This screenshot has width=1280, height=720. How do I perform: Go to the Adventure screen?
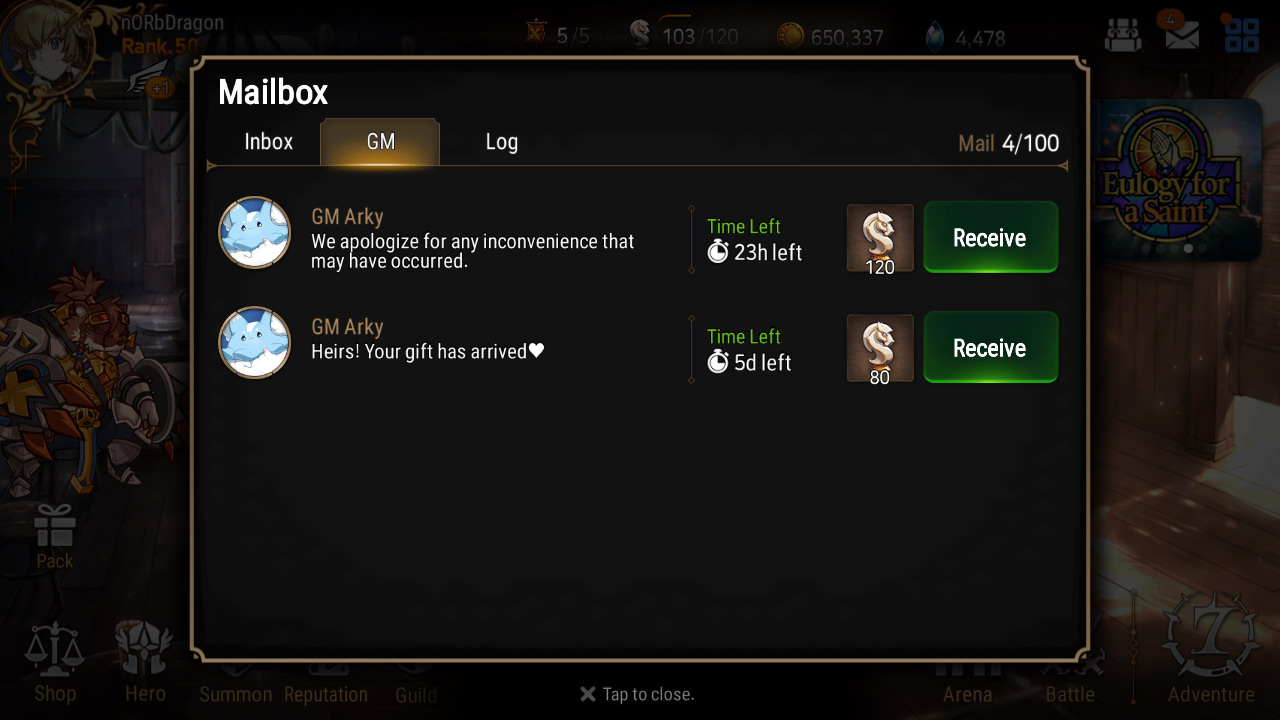click(1211, 650)
